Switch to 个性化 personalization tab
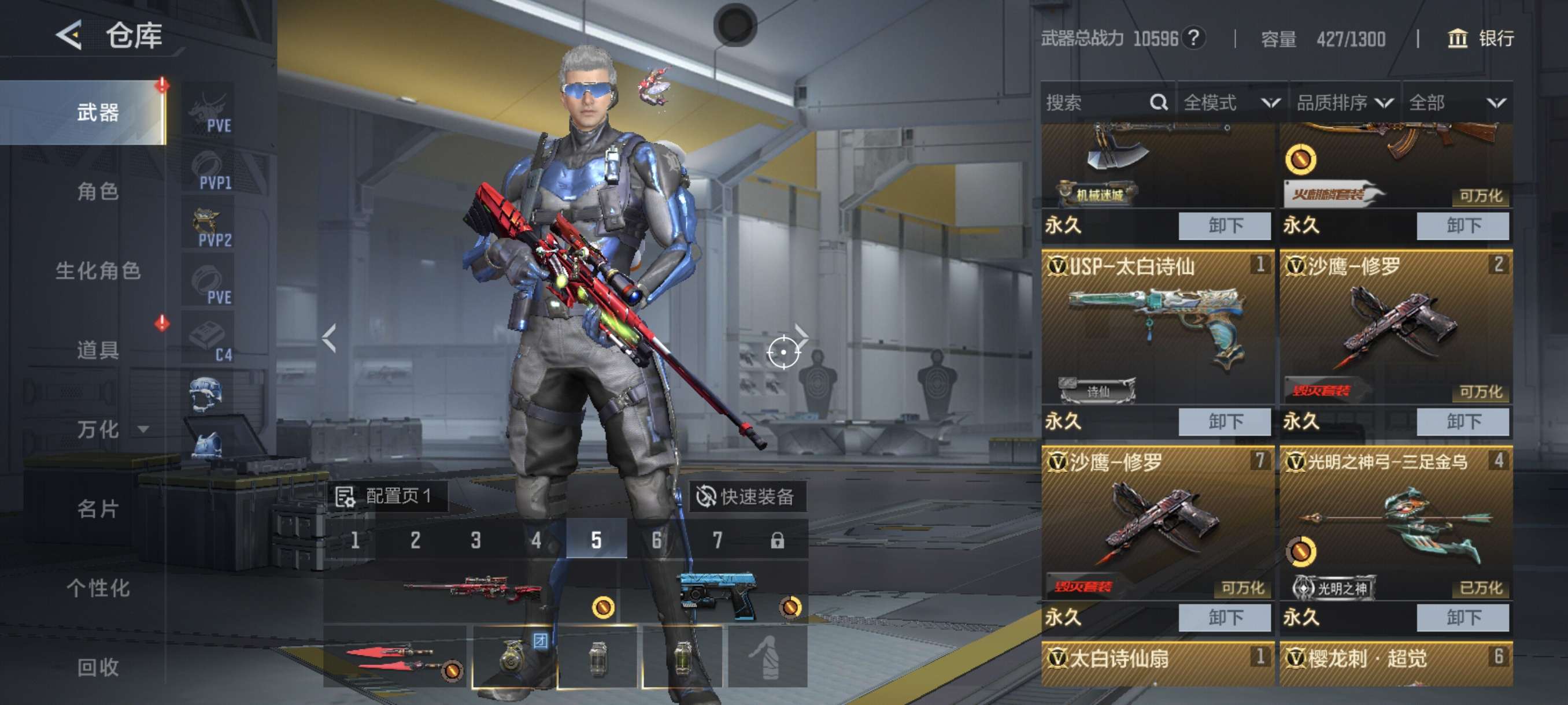This screenshot has height=705, width=1568. 97,588
